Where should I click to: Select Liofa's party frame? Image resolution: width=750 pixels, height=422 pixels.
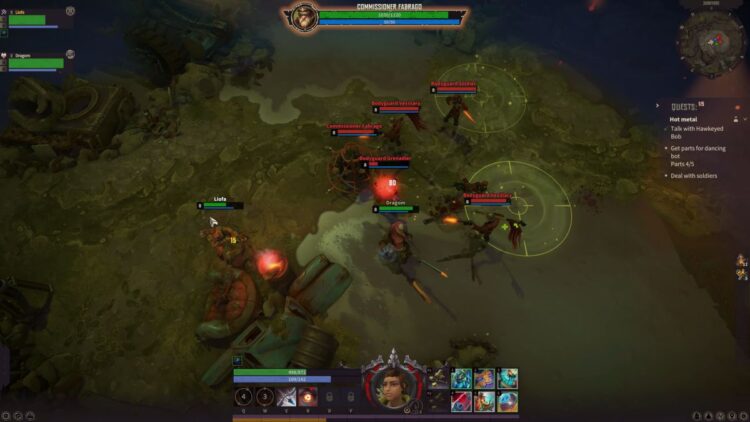coord(35,19)
